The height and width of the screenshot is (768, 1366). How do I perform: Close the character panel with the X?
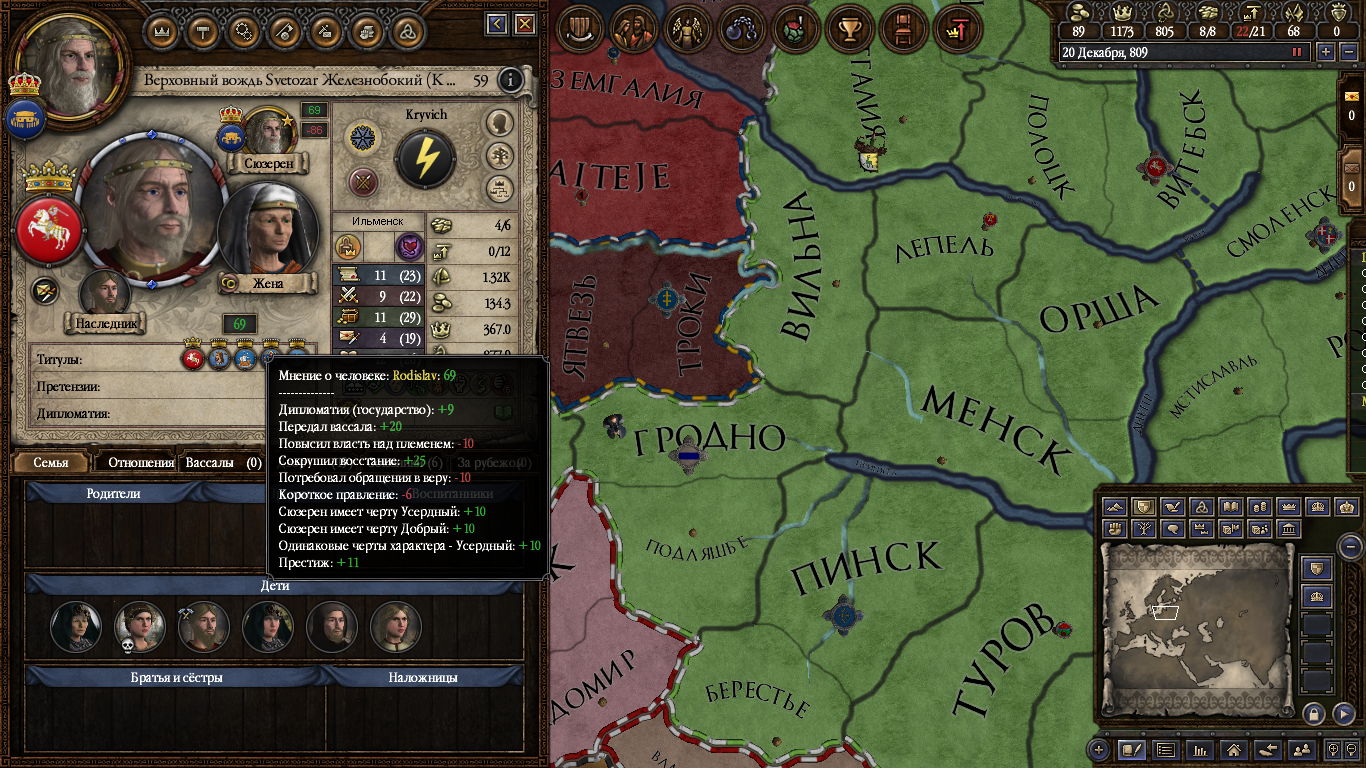pyautogui.click(x=522, y=24)
